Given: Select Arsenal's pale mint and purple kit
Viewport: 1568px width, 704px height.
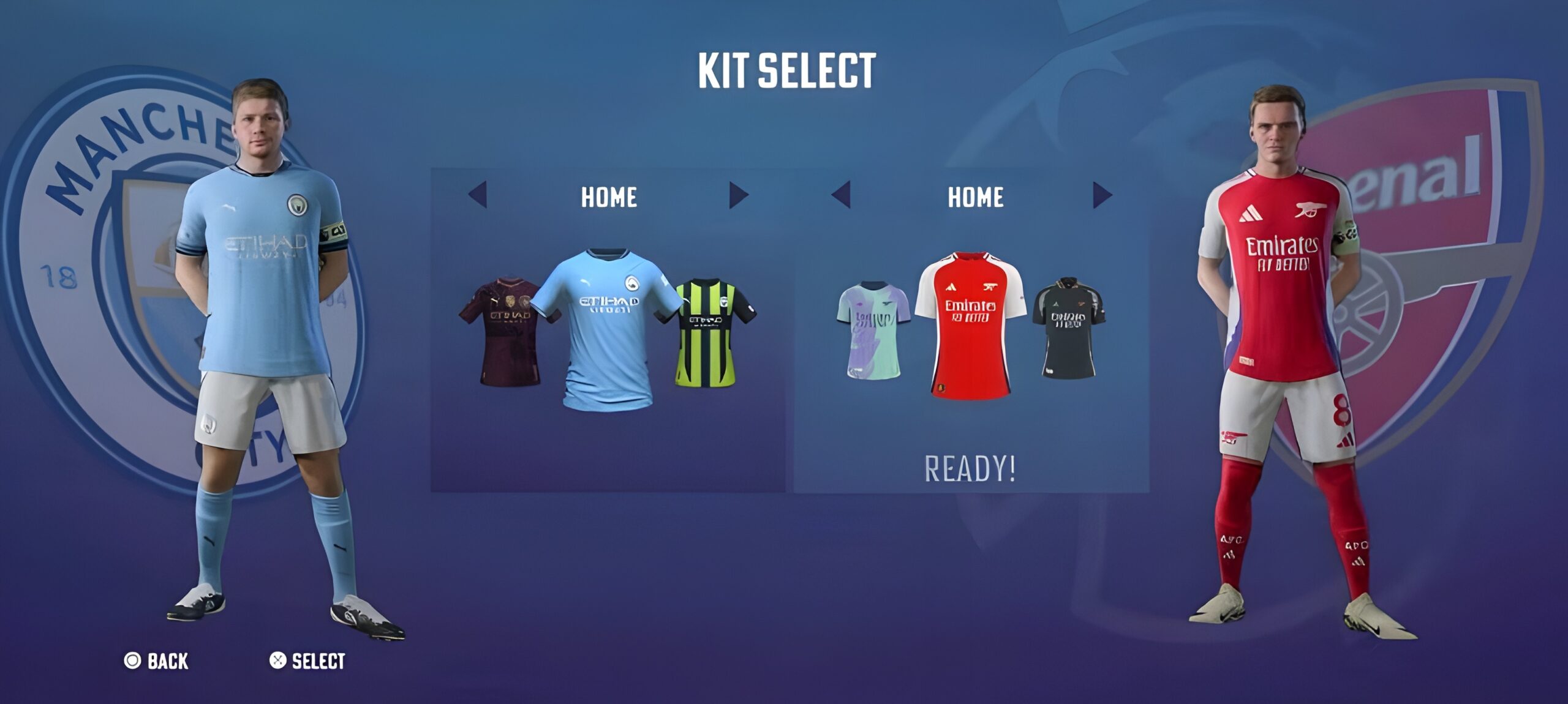Looking at the screenshot, I should tap(874, 330).
